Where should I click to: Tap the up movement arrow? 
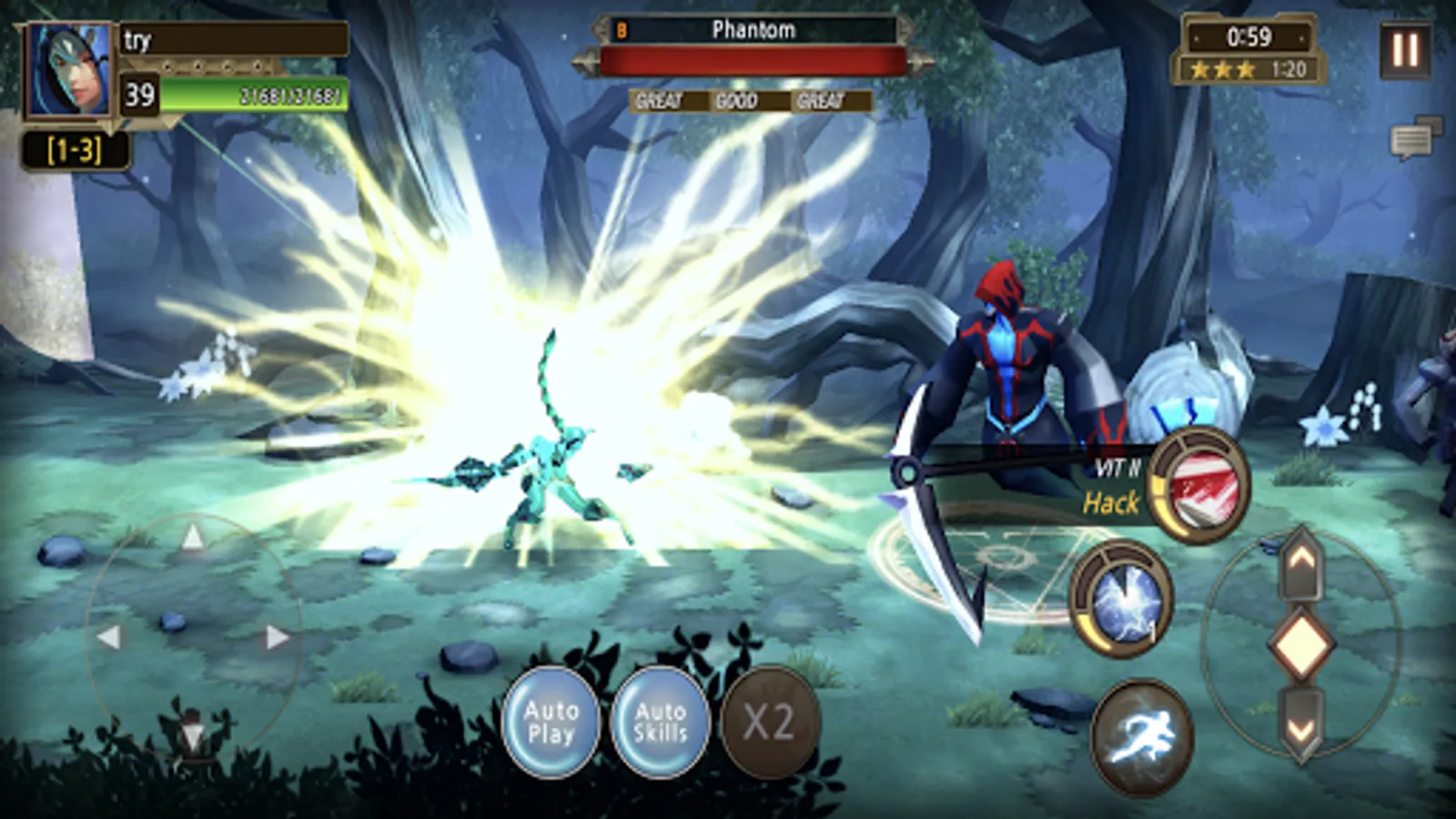(194, 537)
